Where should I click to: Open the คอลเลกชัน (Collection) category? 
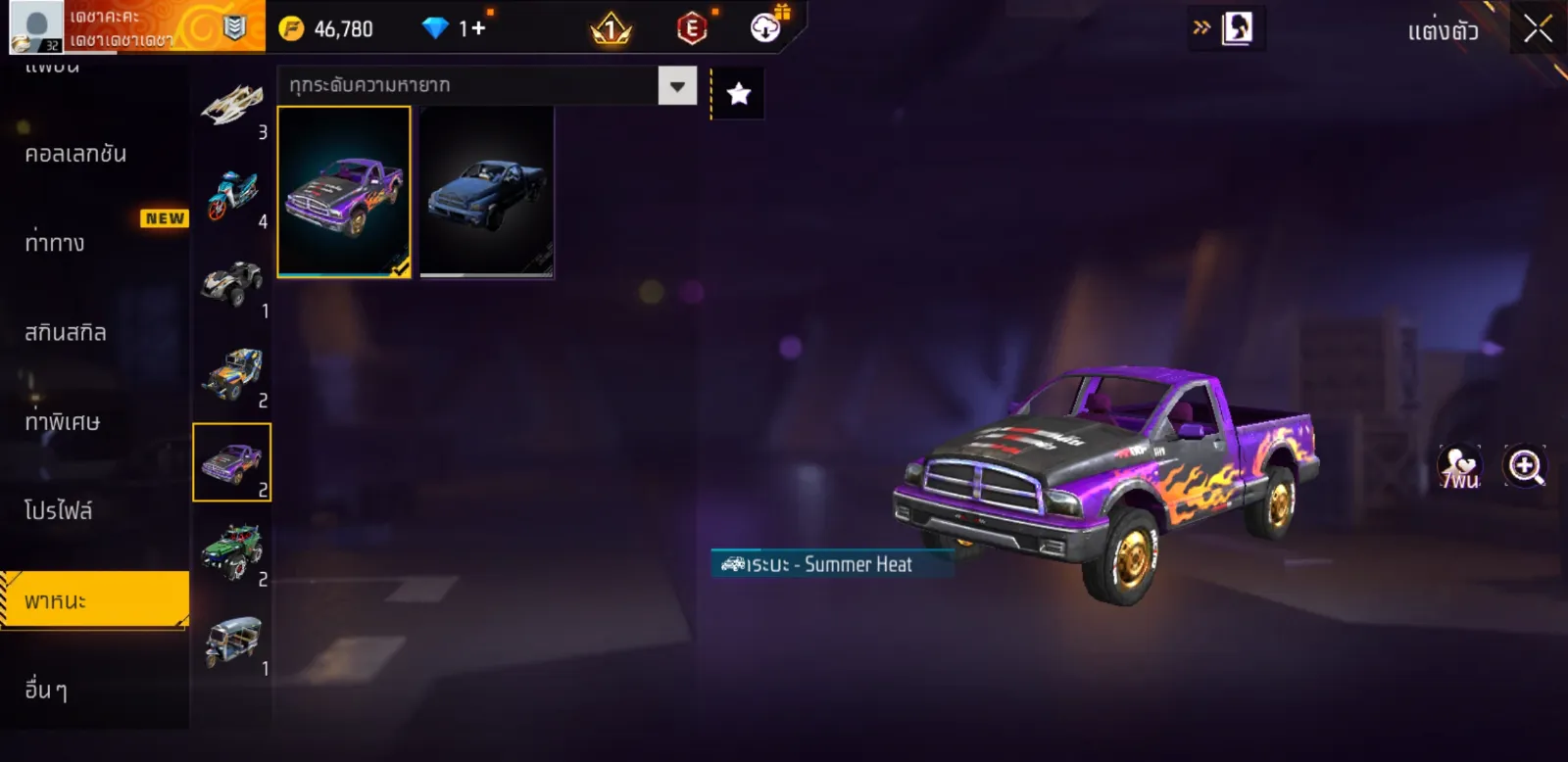point(75,154)
